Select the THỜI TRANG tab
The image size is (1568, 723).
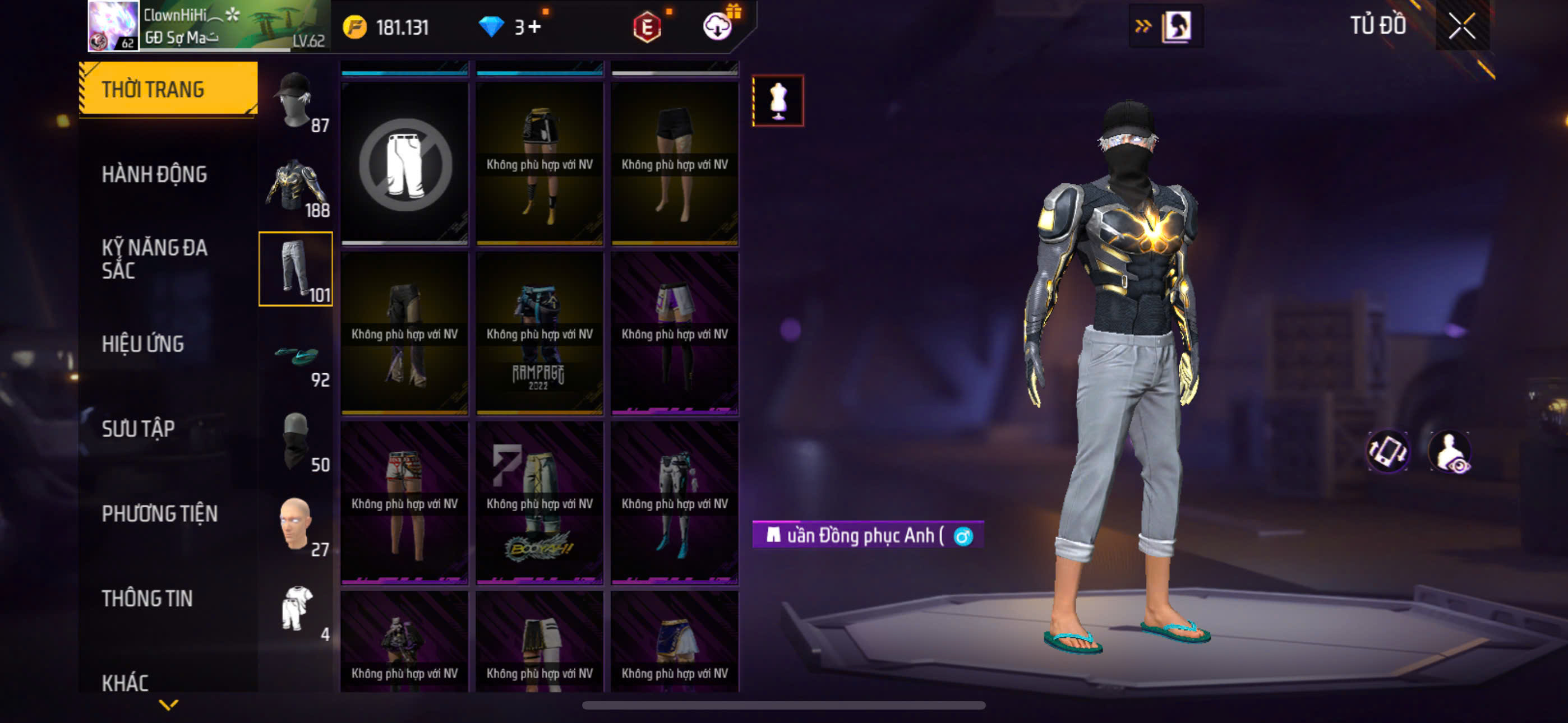coord(168,89)
